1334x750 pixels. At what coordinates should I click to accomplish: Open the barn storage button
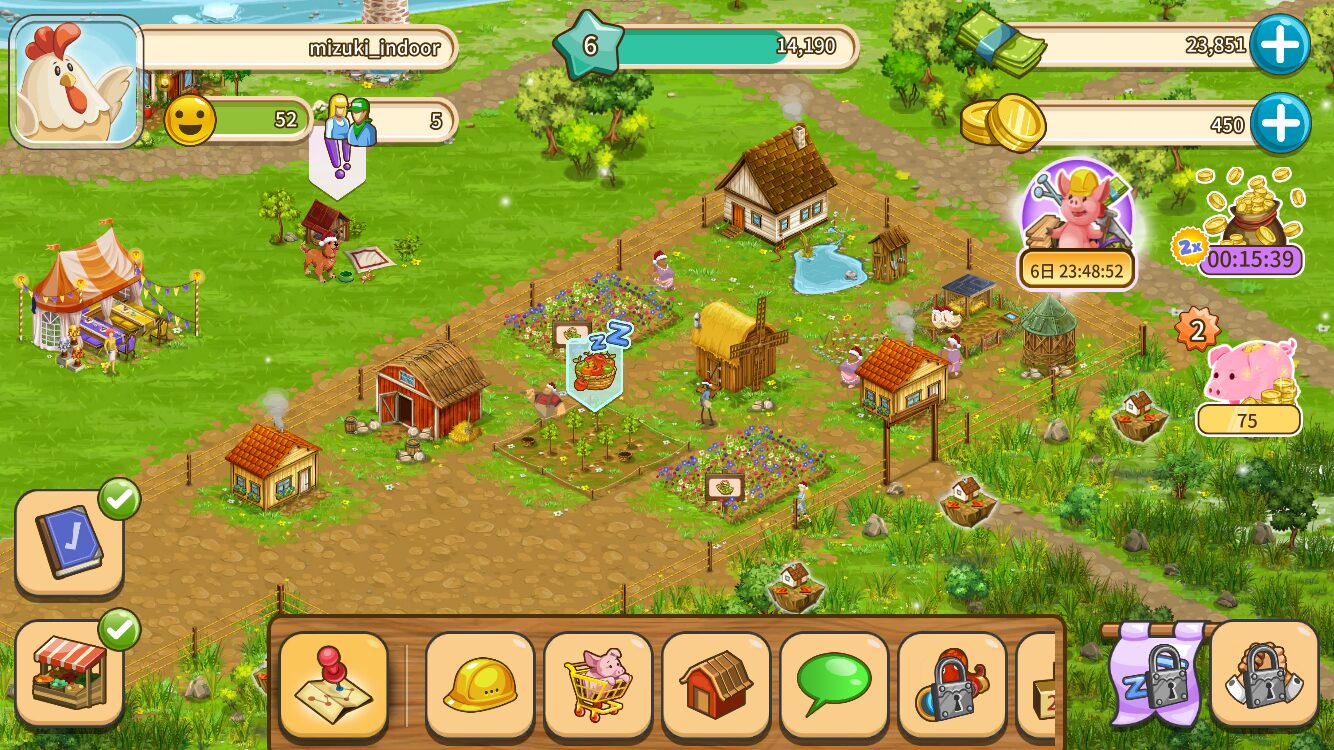pos(716,685)
